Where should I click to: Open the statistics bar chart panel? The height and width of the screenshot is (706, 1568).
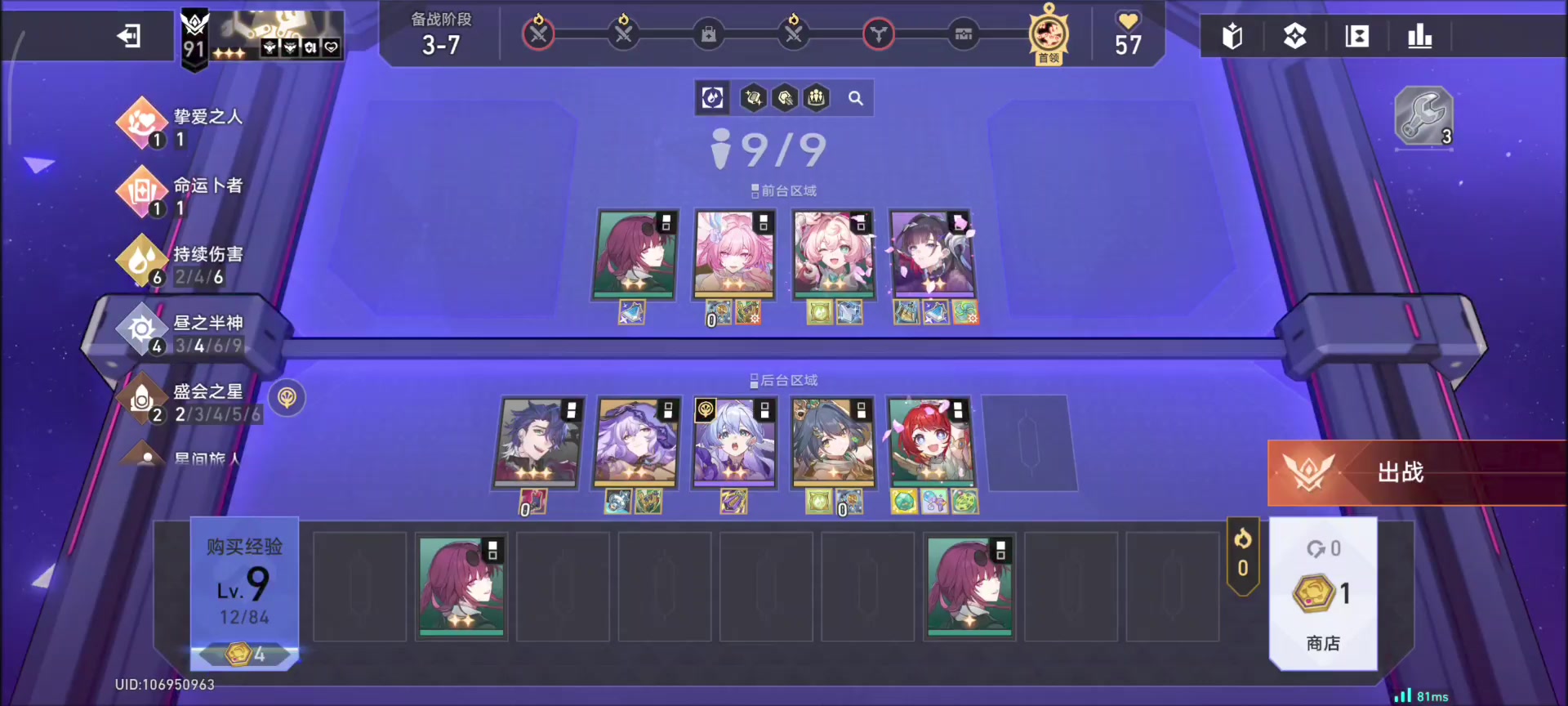click(x=1420, y=36)
